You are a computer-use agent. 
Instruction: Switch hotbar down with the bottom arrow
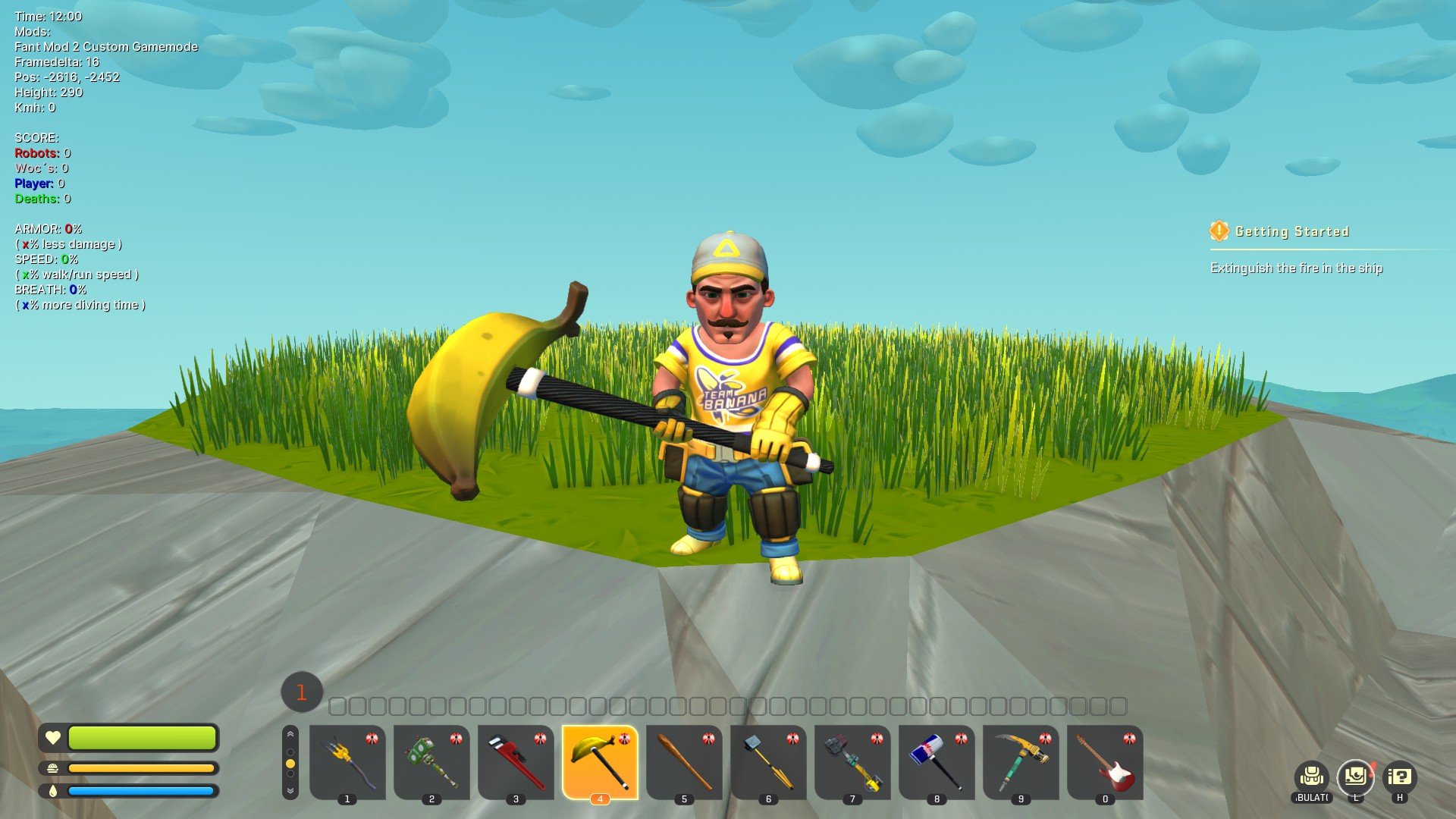coord(290,790)
